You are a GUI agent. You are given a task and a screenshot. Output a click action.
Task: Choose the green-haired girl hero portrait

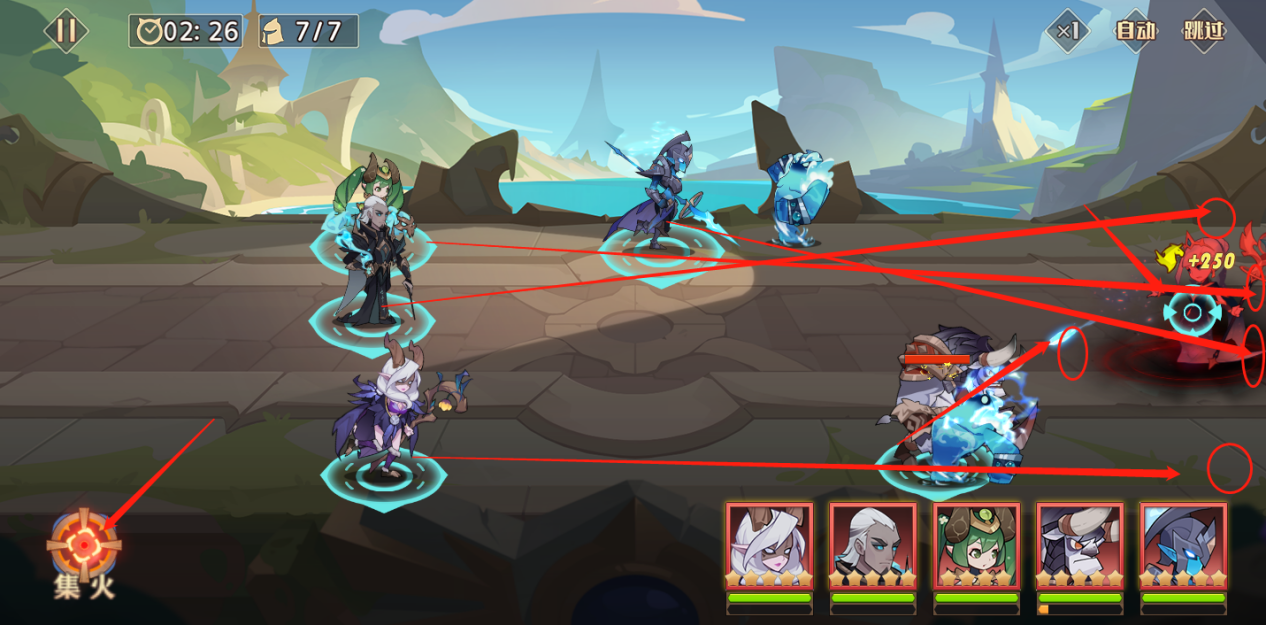tap(976, 546)
